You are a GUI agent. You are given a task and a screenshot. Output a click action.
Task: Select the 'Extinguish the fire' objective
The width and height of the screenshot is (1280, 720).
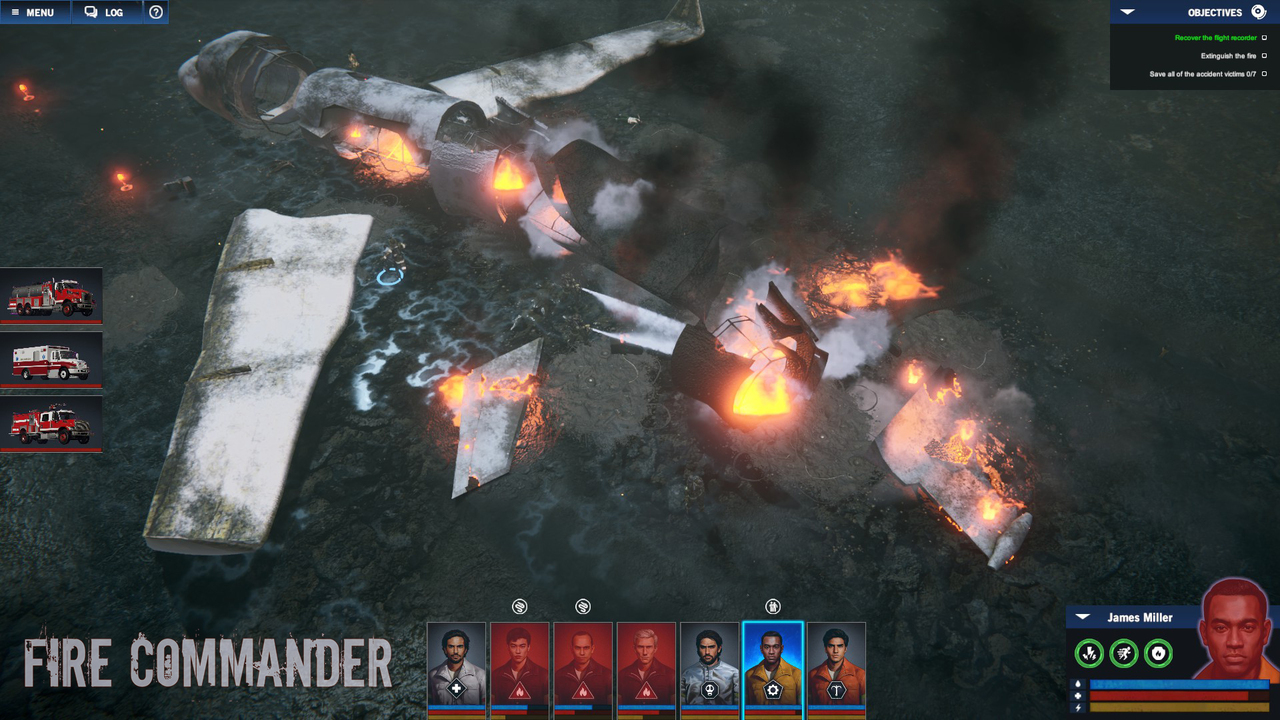1228,56
